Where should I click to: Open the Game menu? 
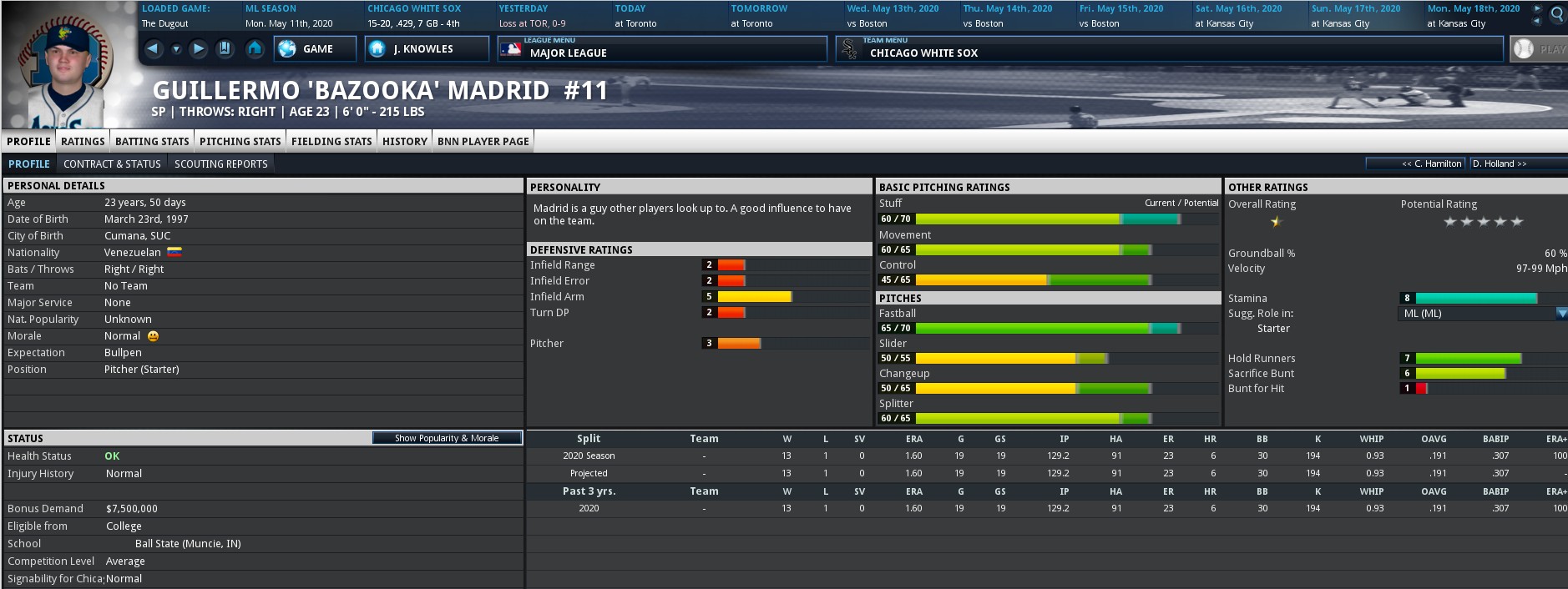click(316, 49)
